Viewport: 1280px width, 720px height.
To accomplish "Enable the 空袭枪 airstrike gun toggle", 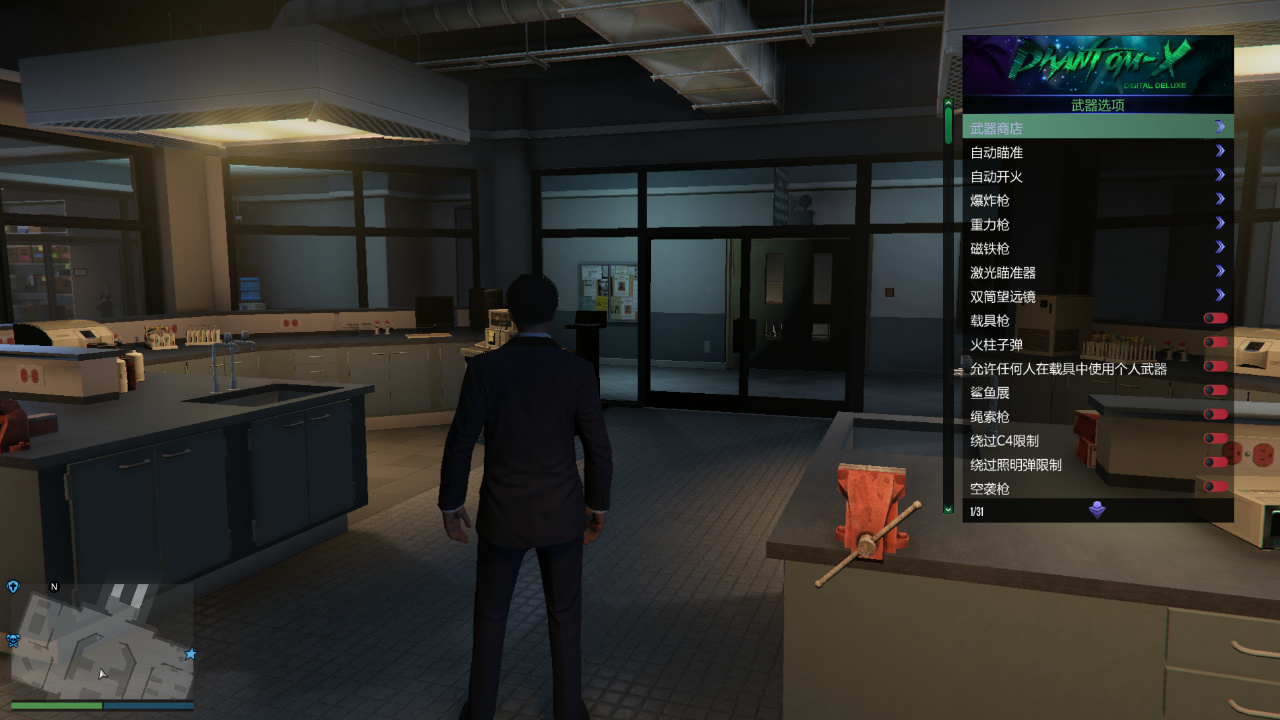I will (x=1215, y=487).
